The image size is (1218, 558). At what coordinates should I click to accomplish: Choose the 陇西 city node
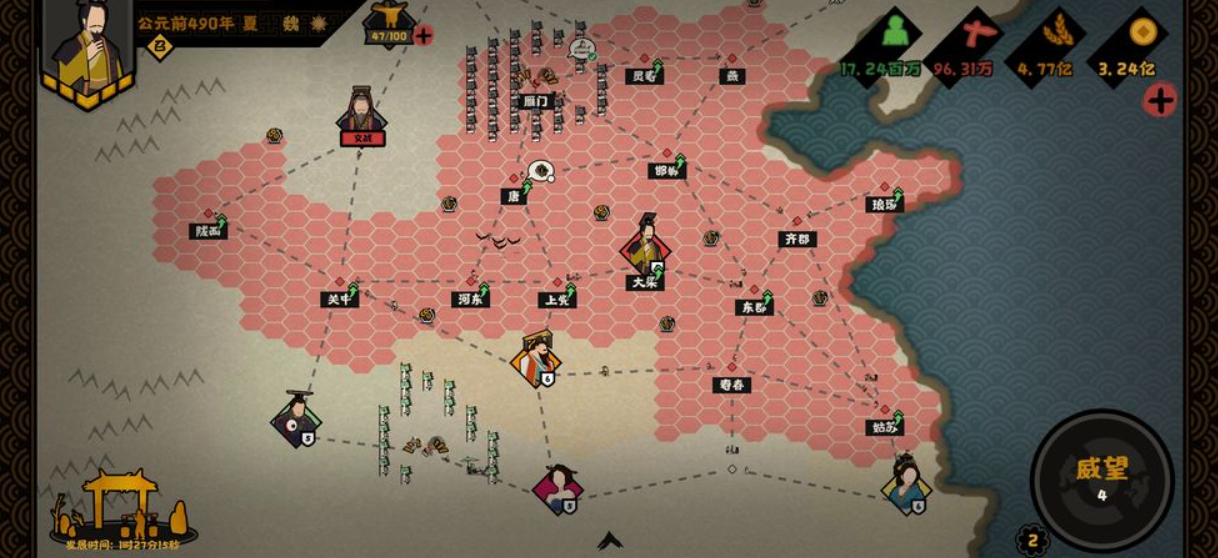[208, 231]
